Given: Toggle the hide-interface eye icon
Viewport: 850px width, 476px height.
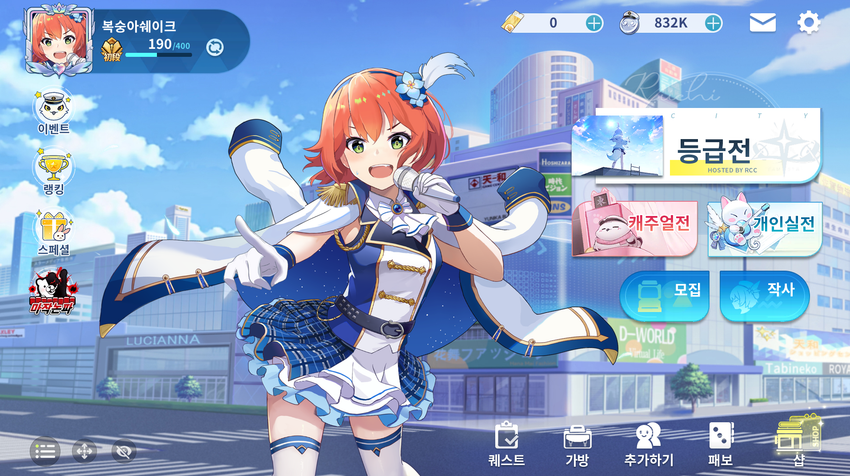Looking at the screenshot, I should tap(123, 451).
